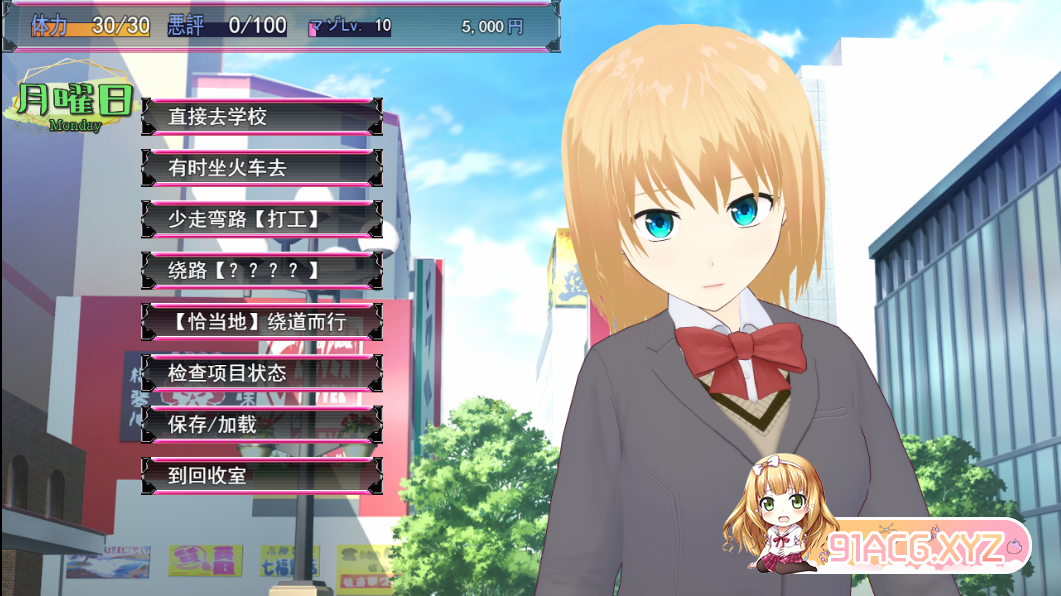
Task: Select 【恰当地】绕道而行 option
Action: pyautogui.click(x=261, y=322)
